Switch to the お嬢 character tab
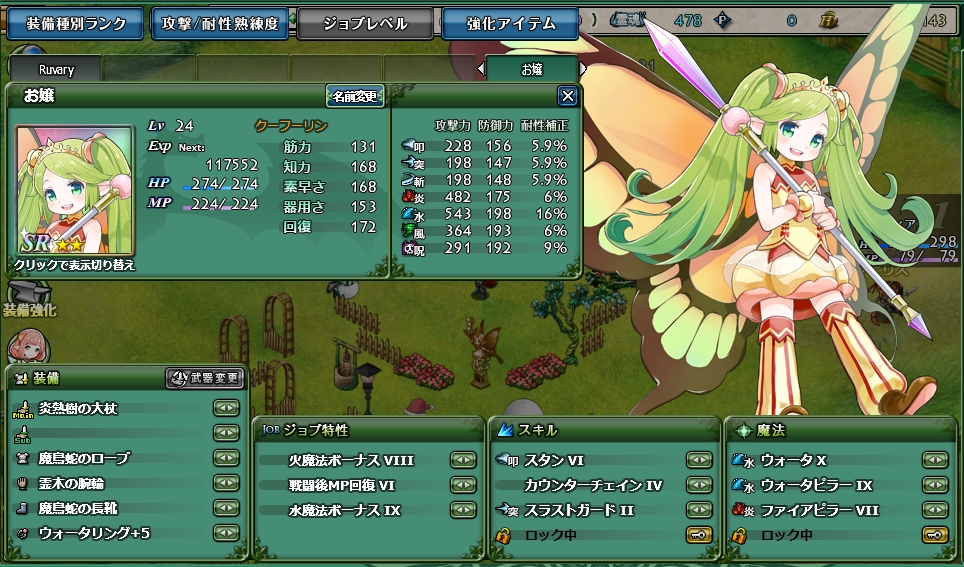Viewport: 964px width, 567px height. point(531,70)
